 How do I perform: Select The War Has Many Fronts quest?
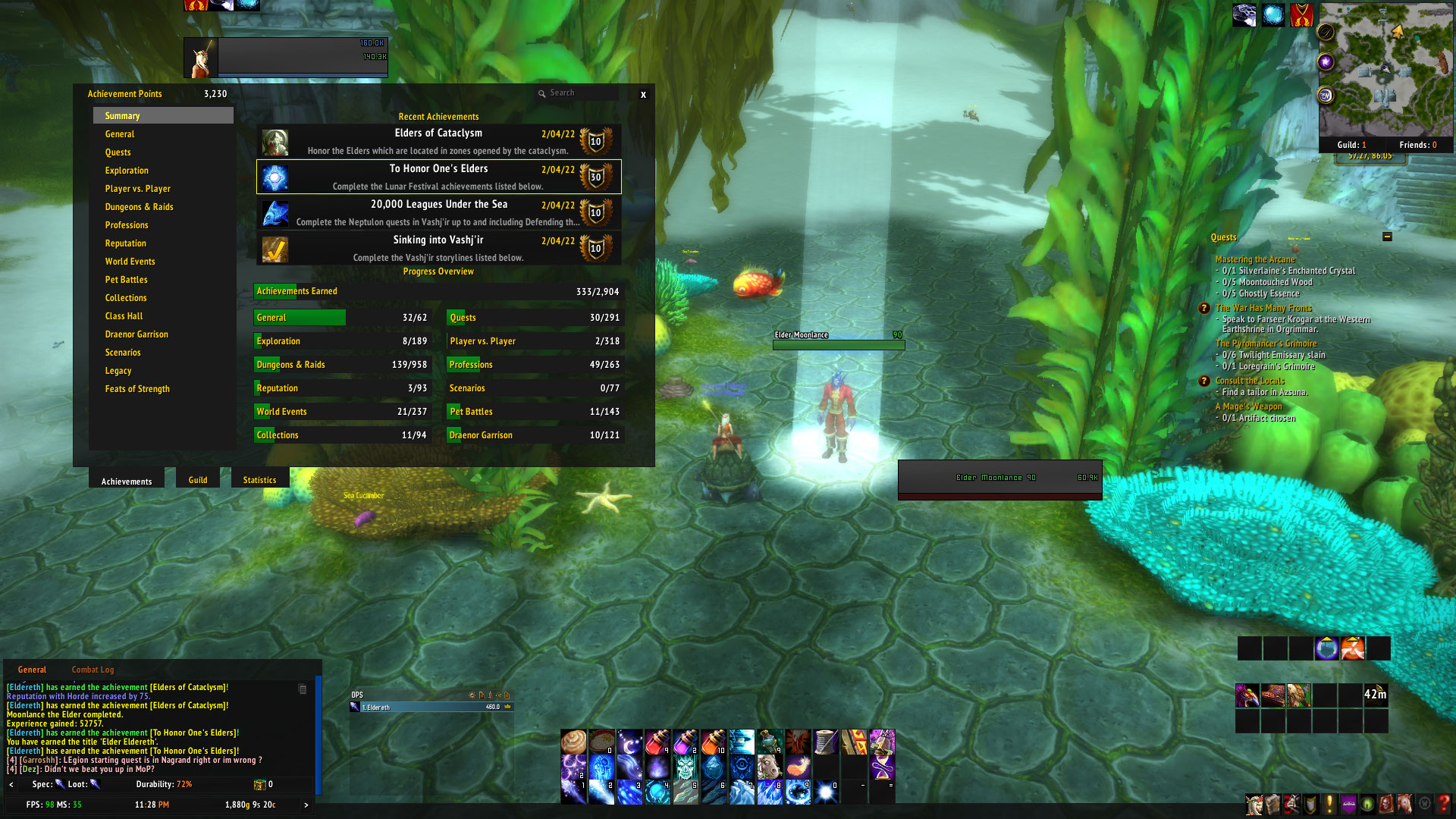[1263, 308]
